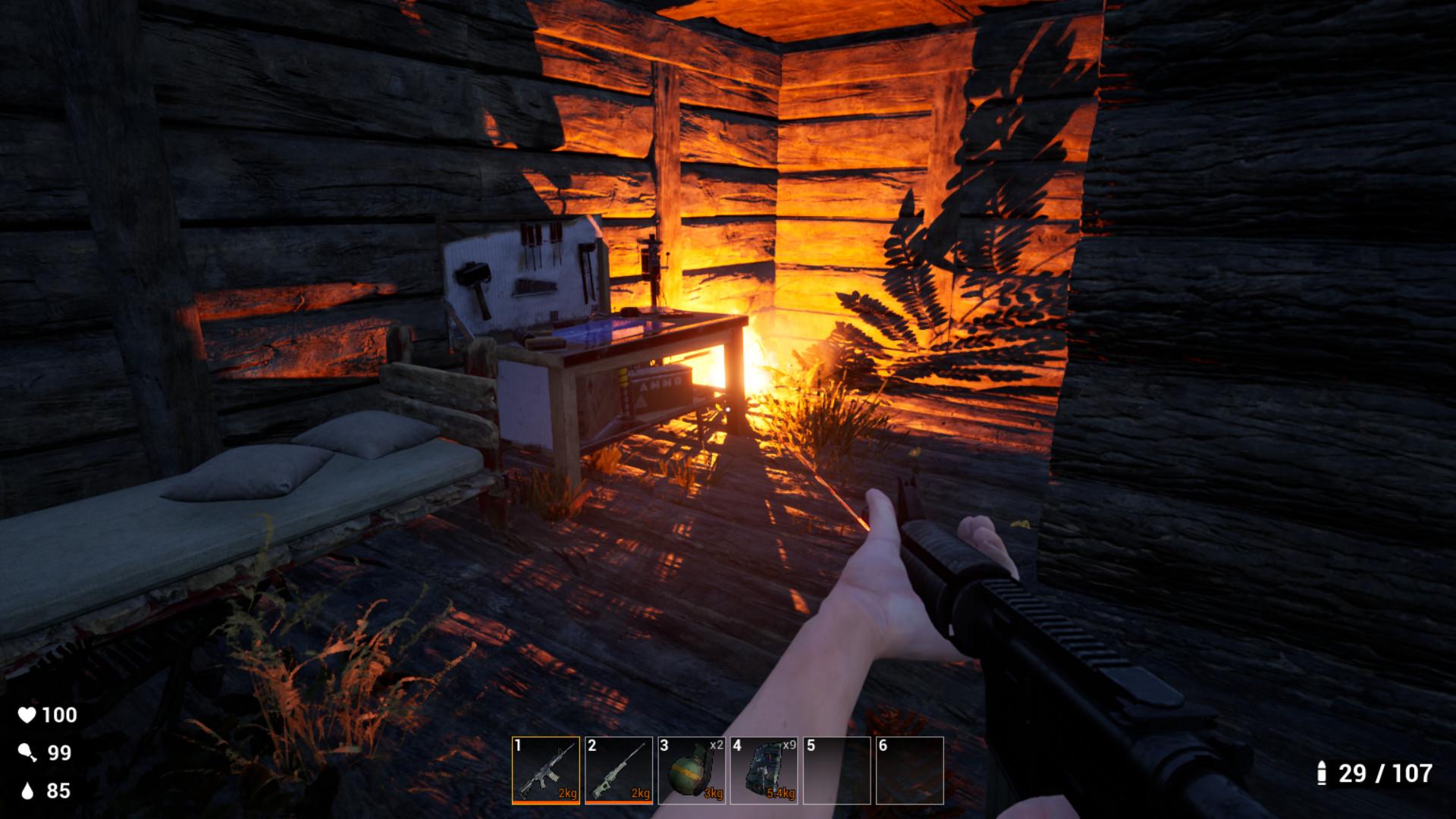Click the x2 count badge on the grenade
The width and height of the screenshot is (1456, 819).
pos(716,746)
